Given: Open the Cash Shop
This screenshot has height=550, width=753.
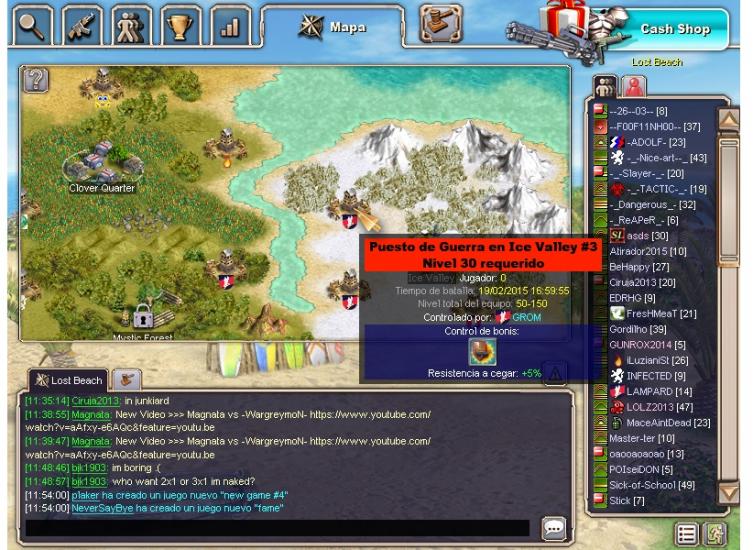Looking at the screenshot, I should (x=672, y=29).
